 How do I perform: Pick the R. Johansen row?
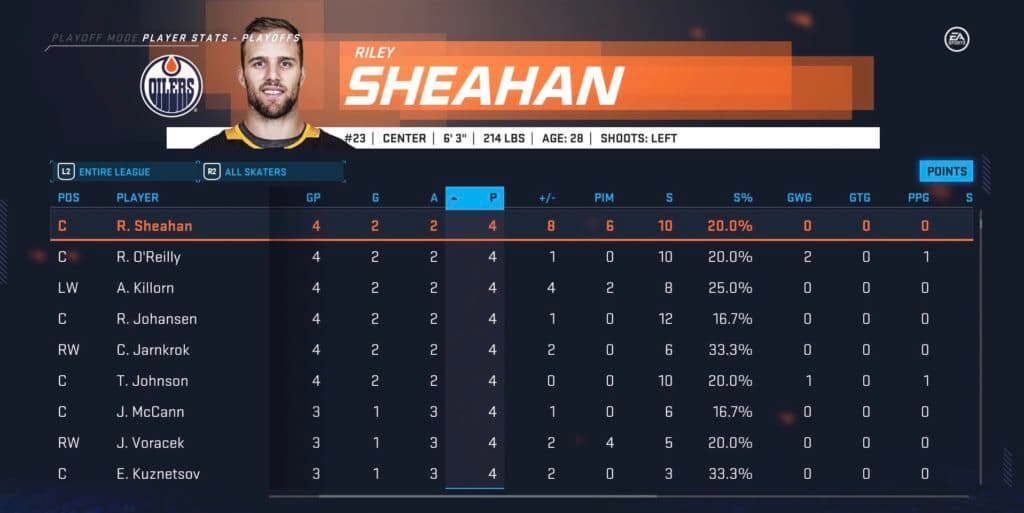(x=156, y=319)
